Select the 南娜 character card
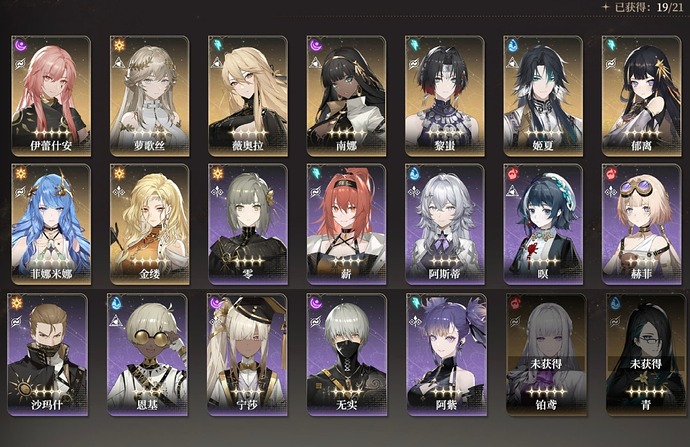 coord(346,95)
